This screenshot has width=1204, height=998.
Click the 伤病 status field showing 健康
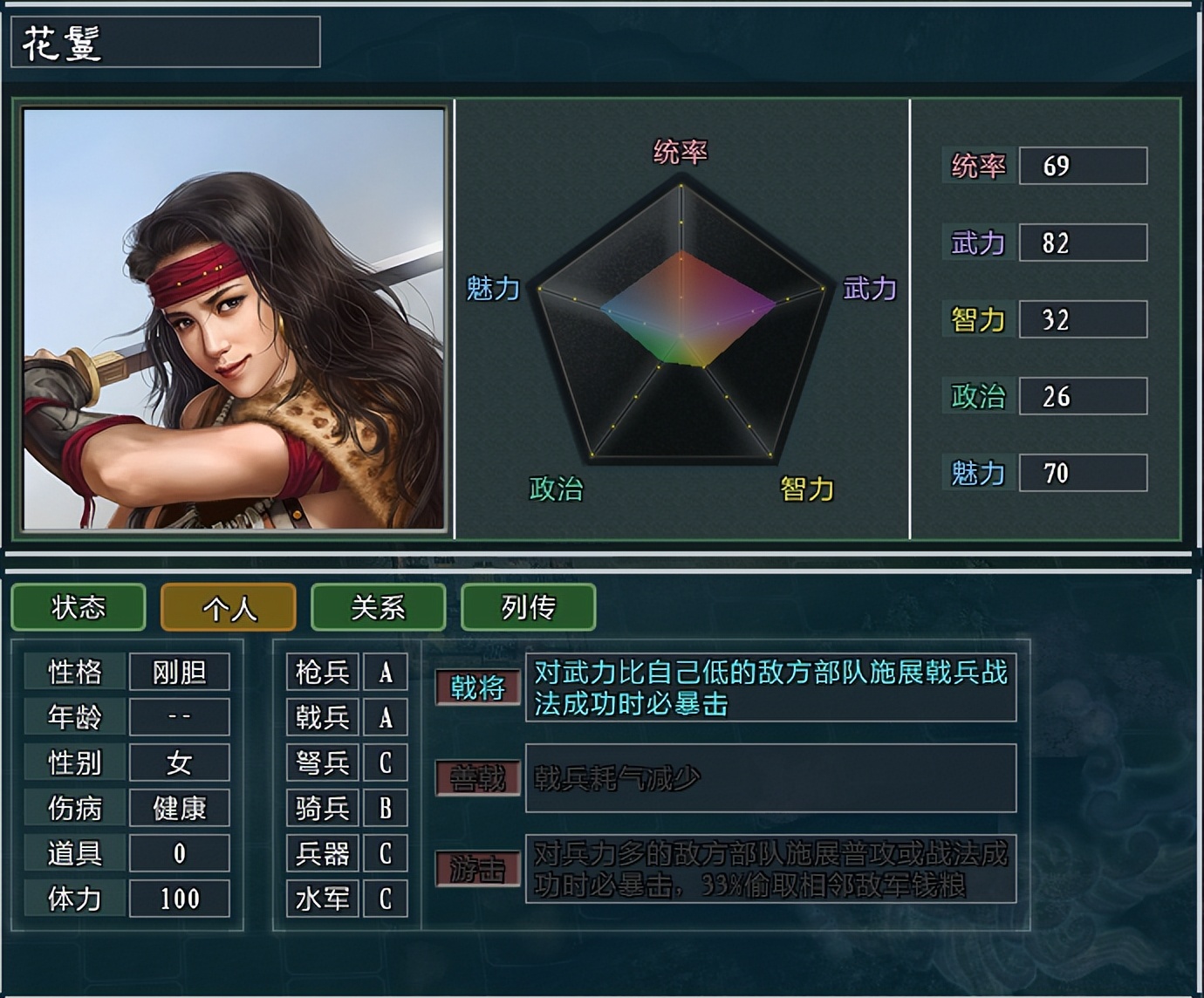(180, 809)
